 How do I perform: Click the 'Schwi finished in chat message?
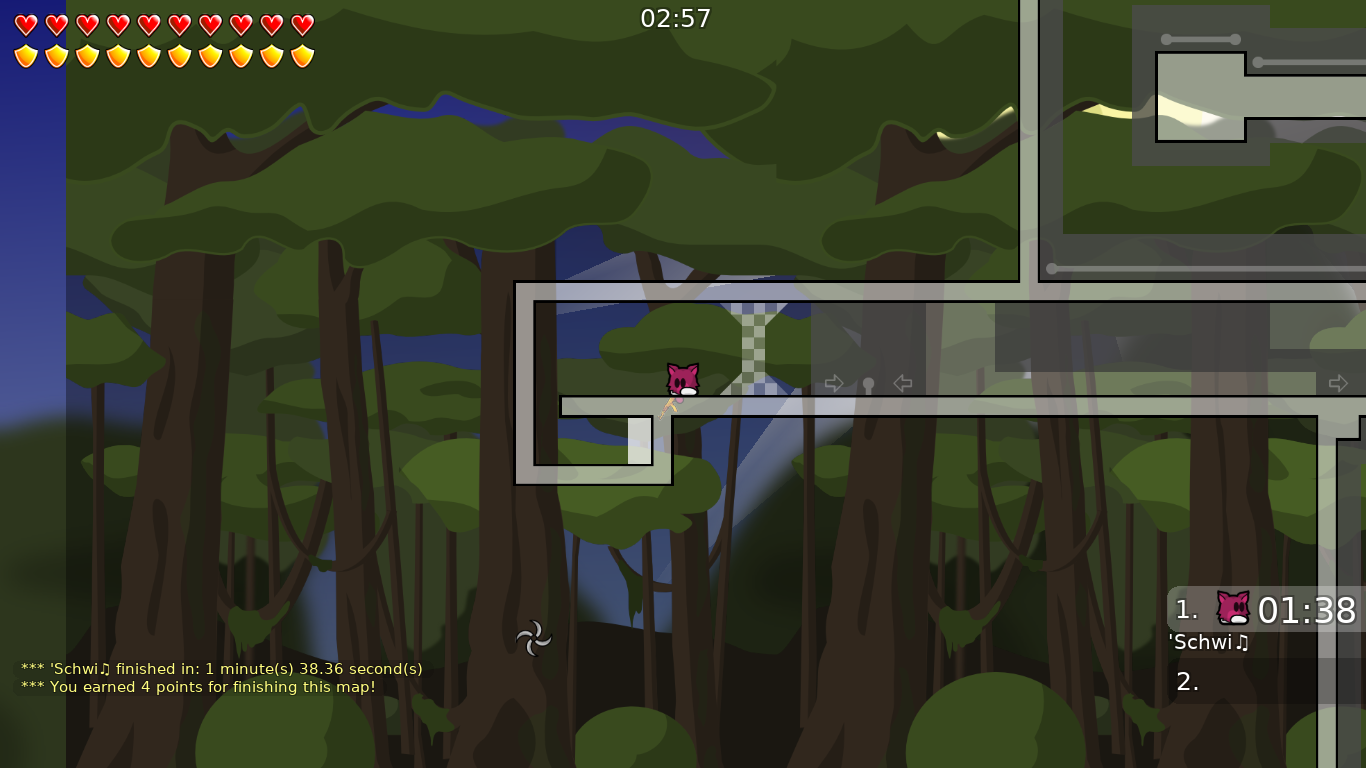[221, 669]
